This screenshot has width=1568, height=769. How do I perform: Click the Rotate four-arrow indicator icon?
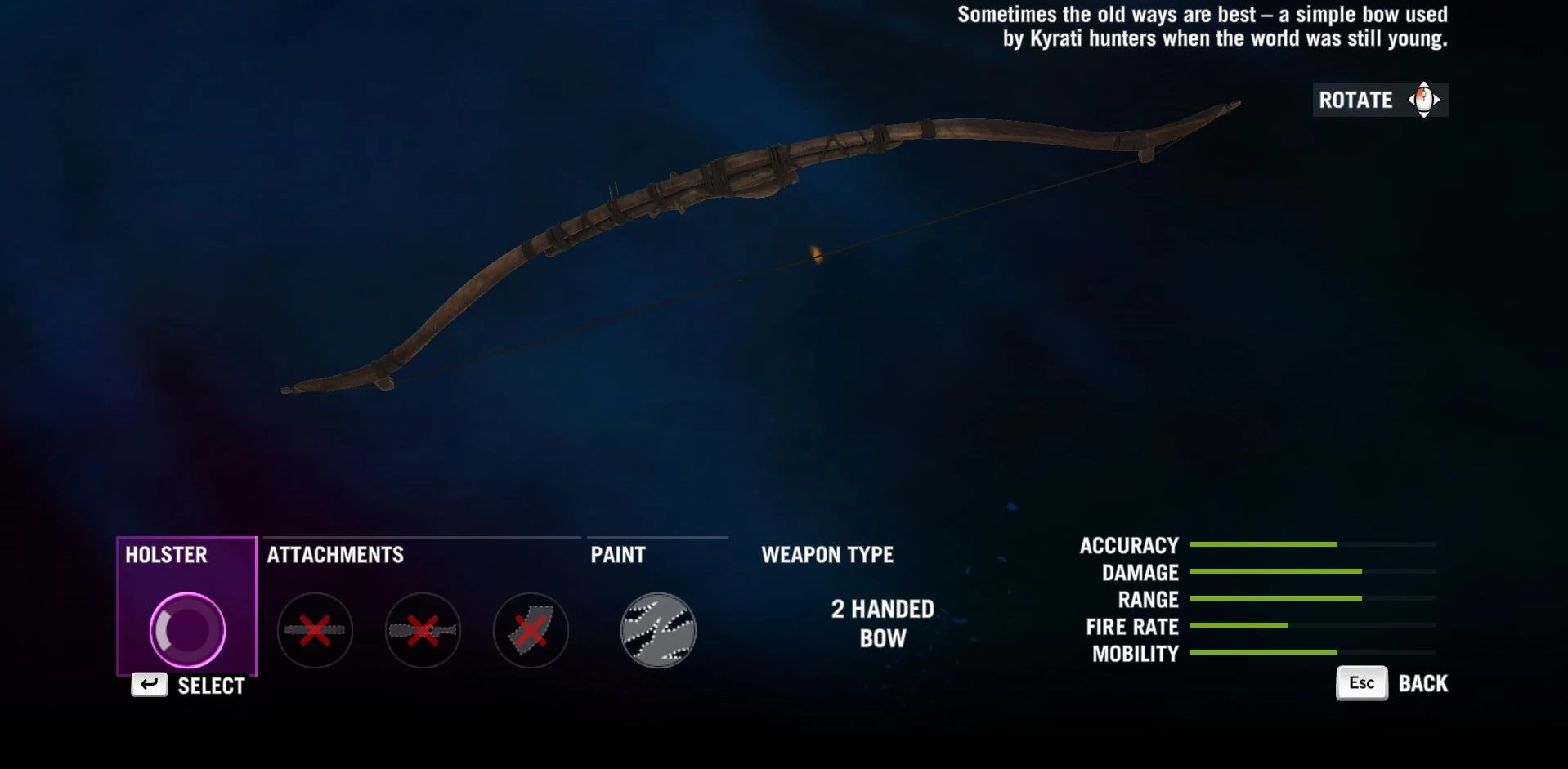click(x=1422, y=100)
